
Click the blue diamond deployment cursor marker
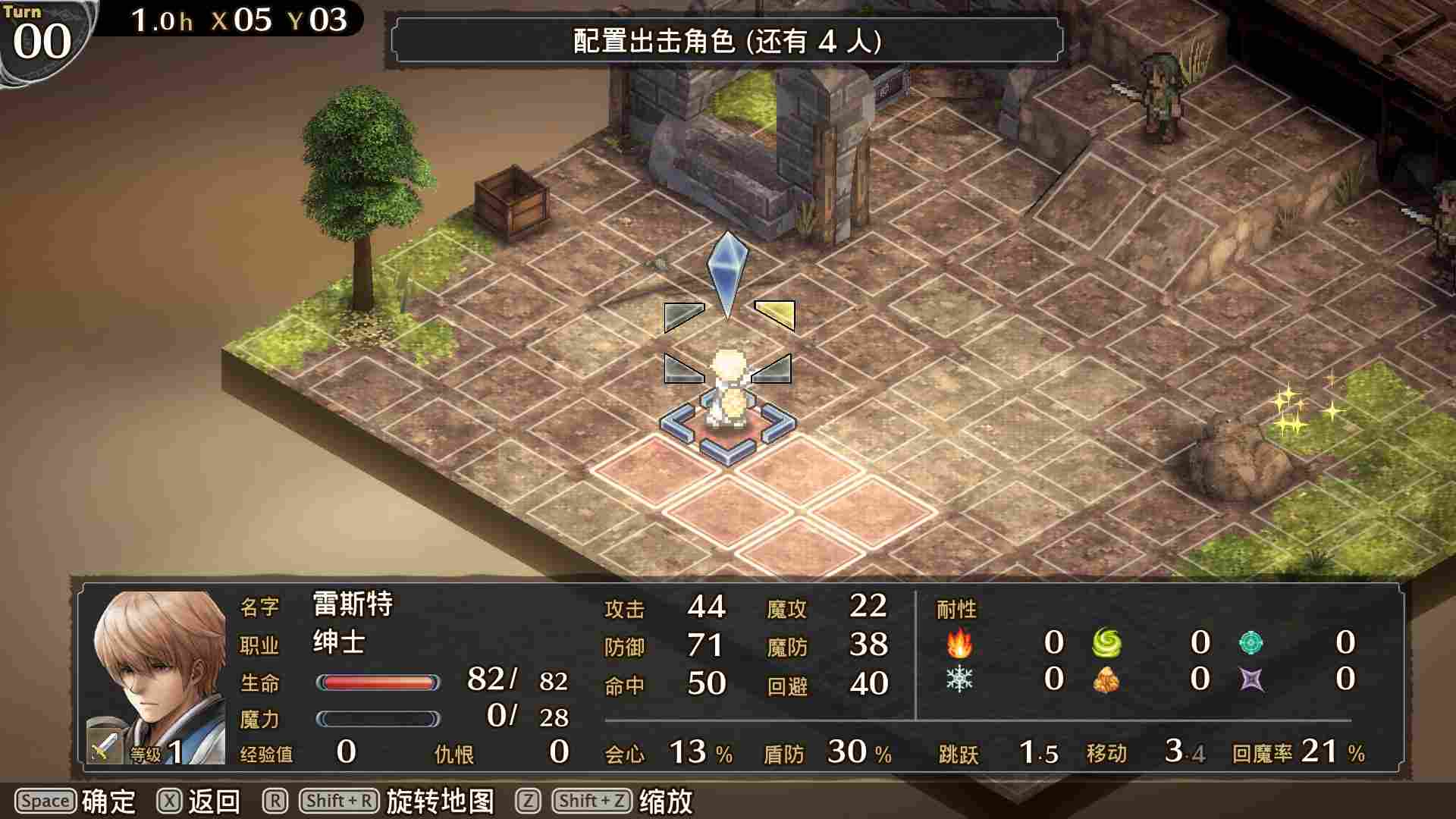coord(728,273)
